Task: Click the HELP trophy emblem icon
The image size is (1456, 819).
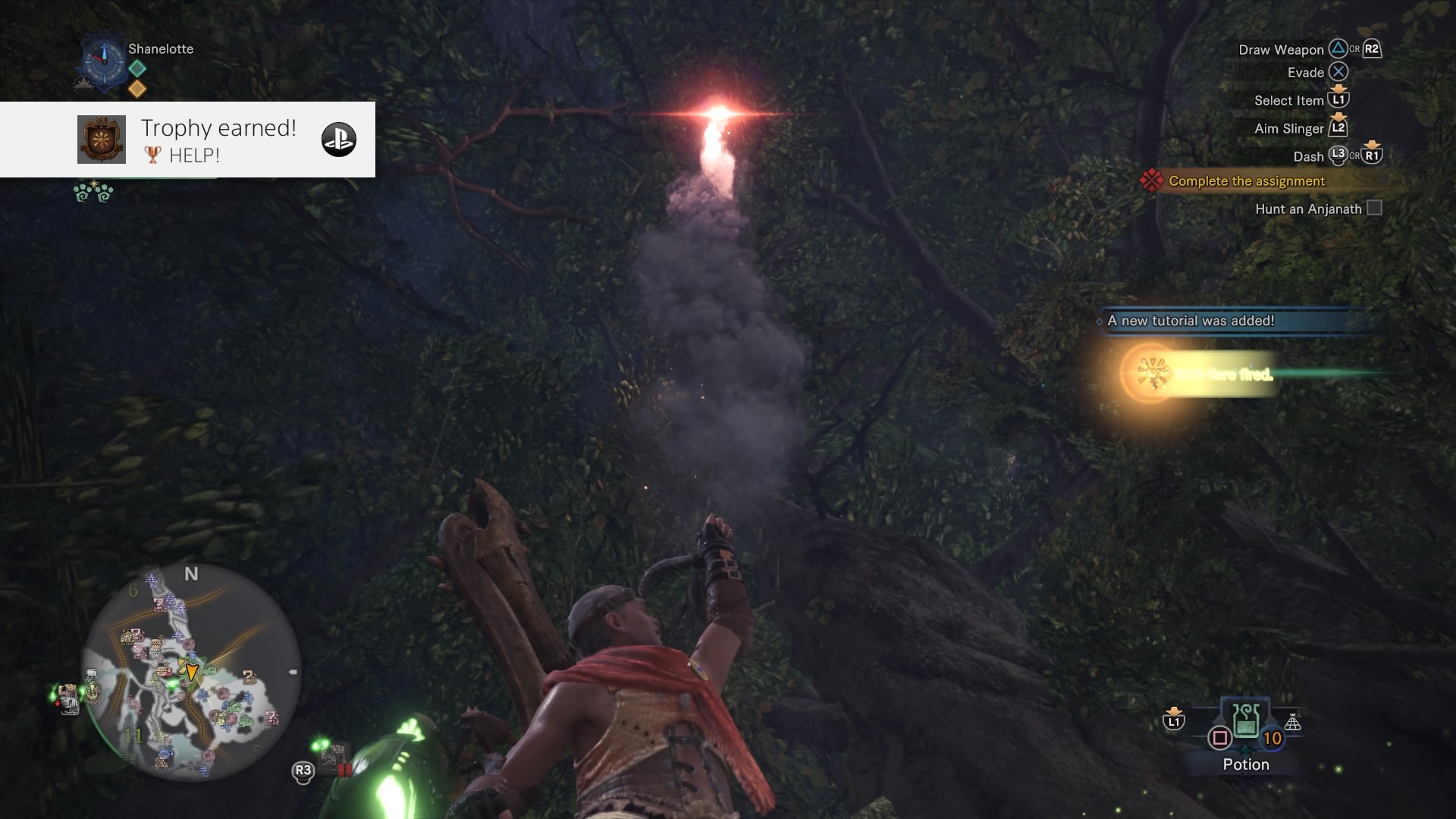Action: [101, 140]
